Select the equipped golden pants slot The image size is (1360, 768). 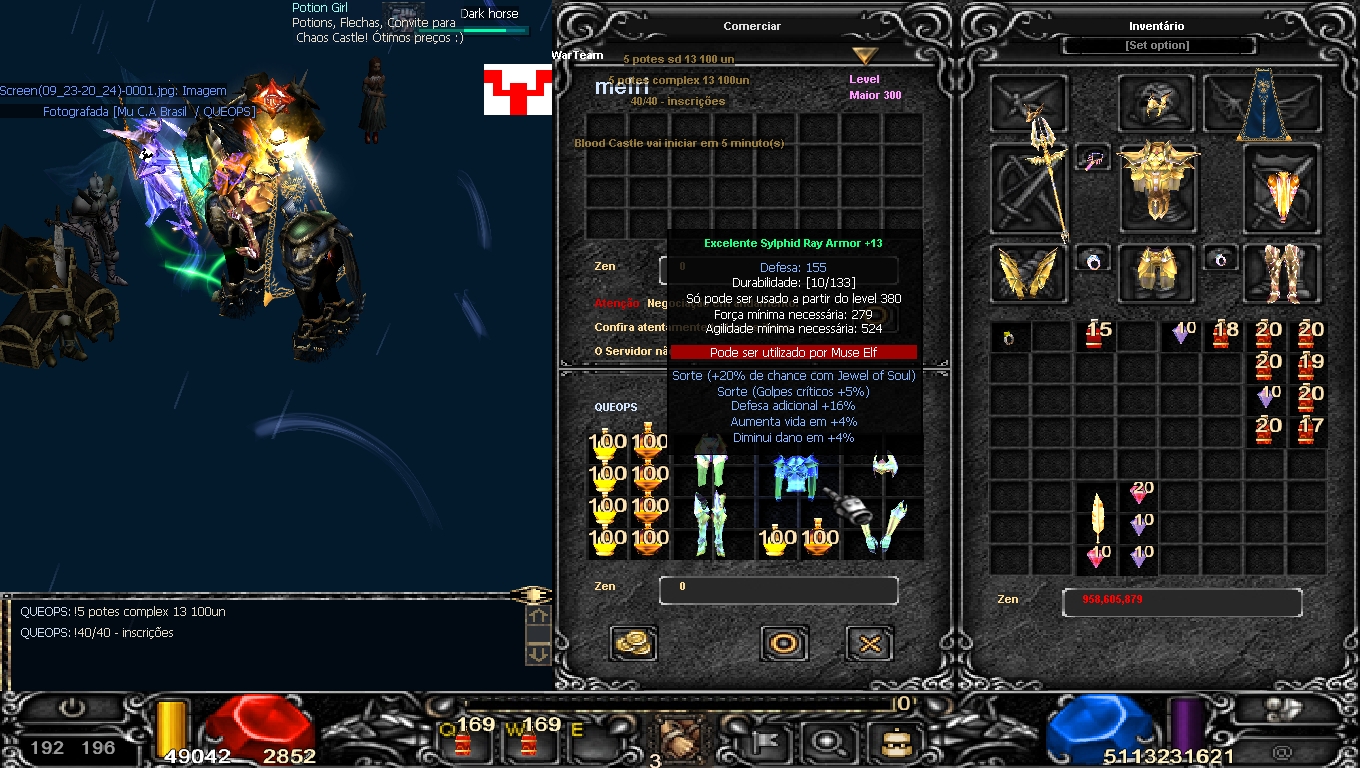1157,272
